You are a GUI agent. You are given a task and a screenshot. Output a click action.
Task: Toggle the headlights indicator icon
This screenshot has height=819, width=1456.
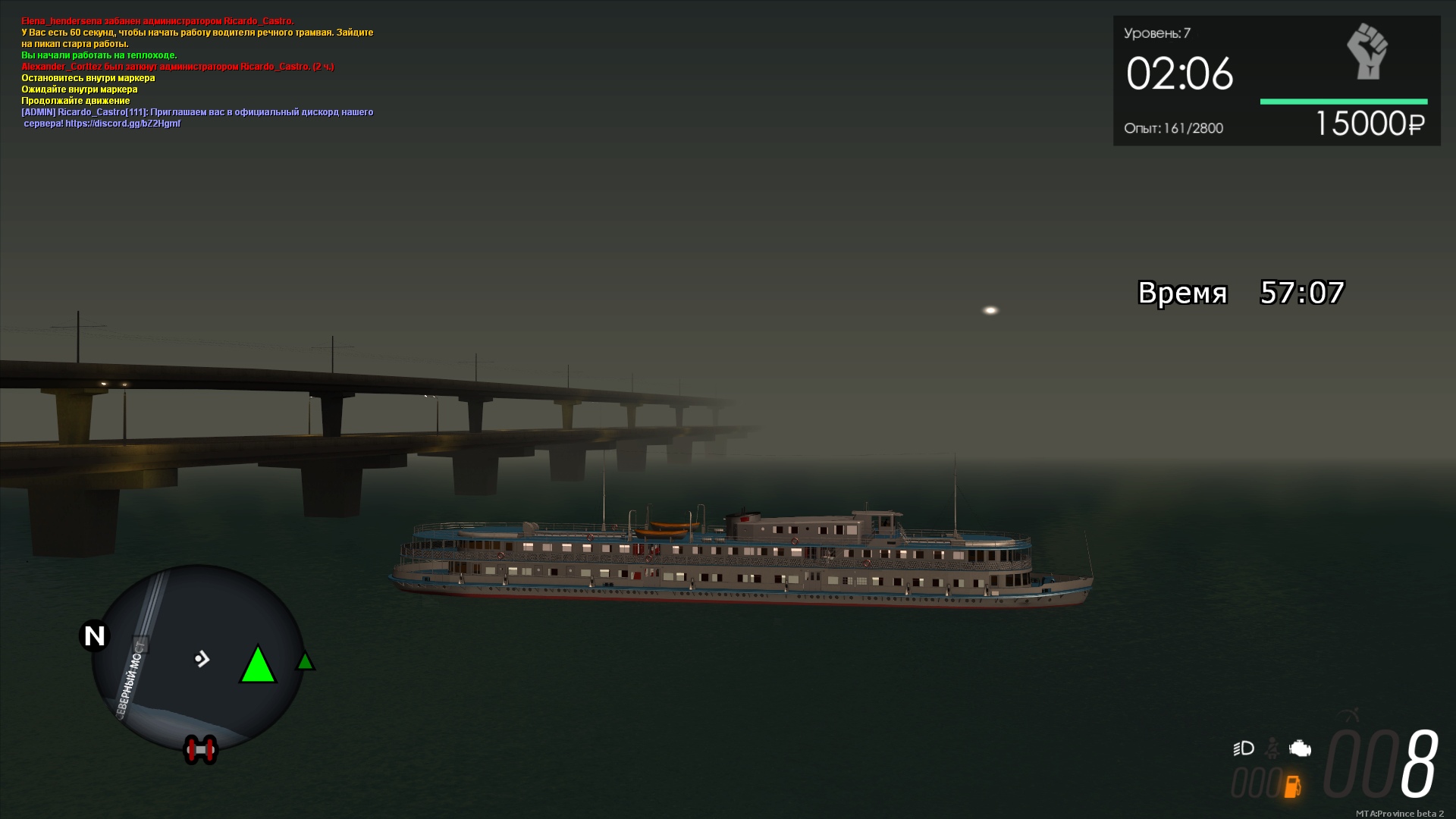click(1244, 748)
